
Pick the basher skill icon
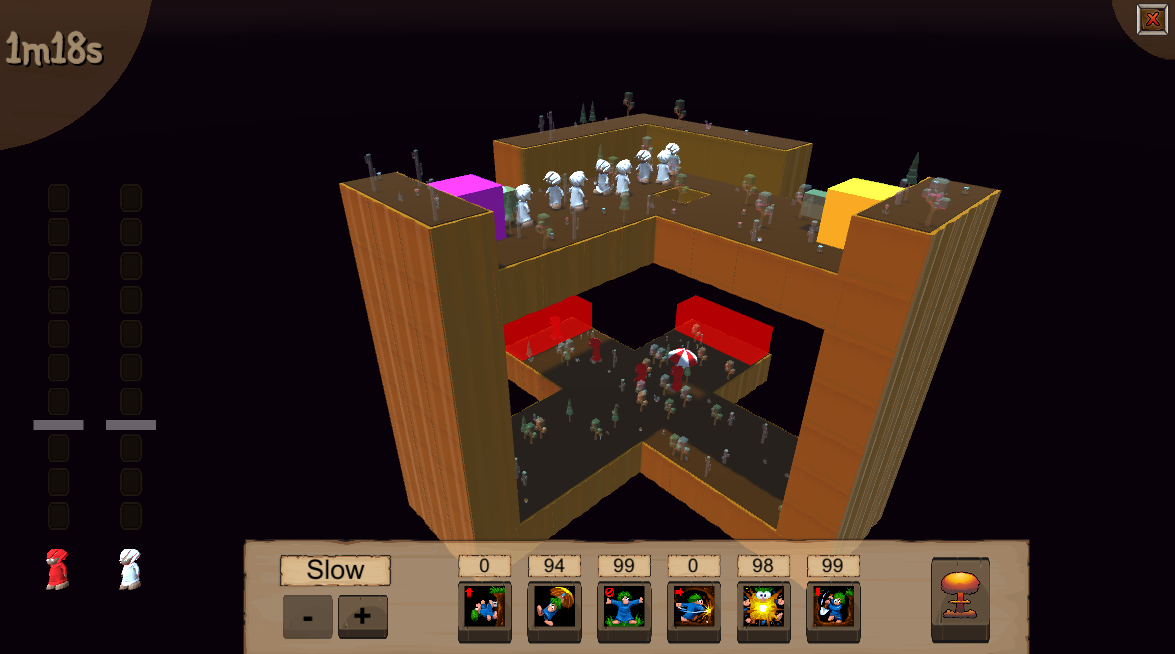[x=694, y=607]
